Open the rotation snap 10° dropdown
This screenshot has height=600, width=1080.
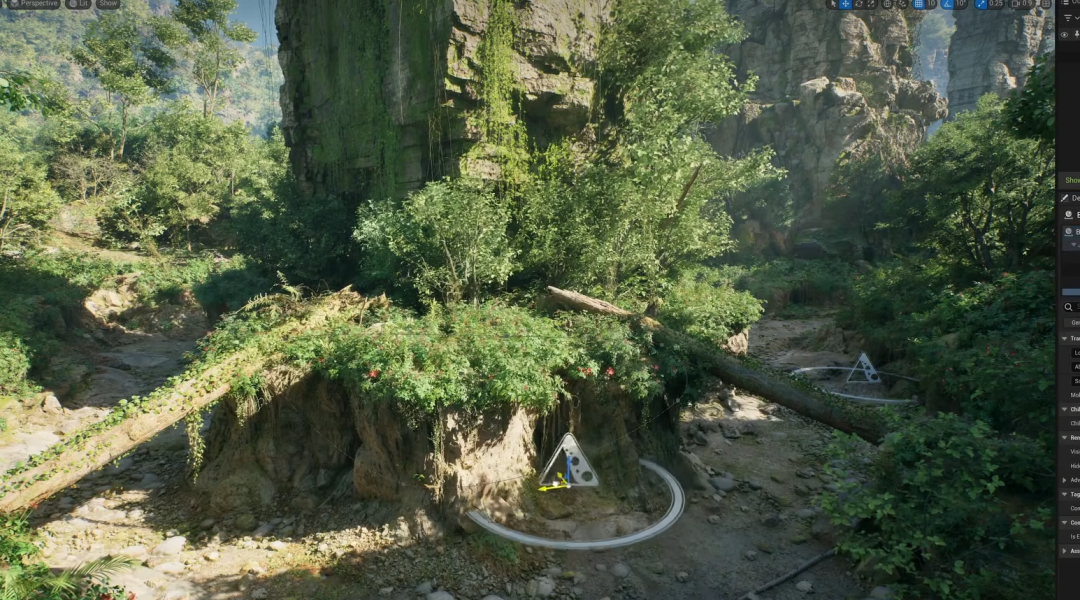pos(963,4)
